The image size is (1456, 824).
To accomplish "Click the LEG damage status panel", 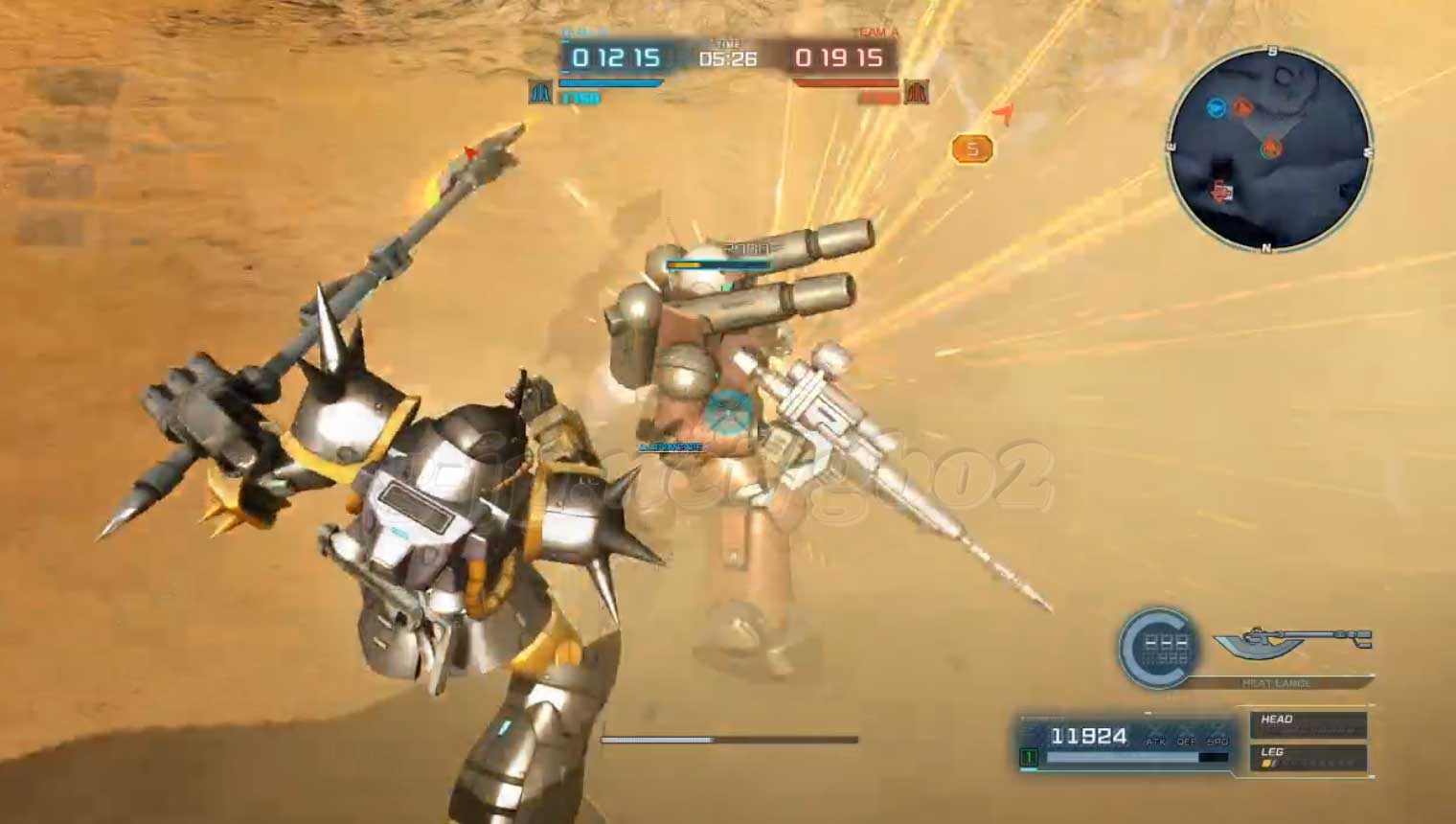I will coord(1308,757).
